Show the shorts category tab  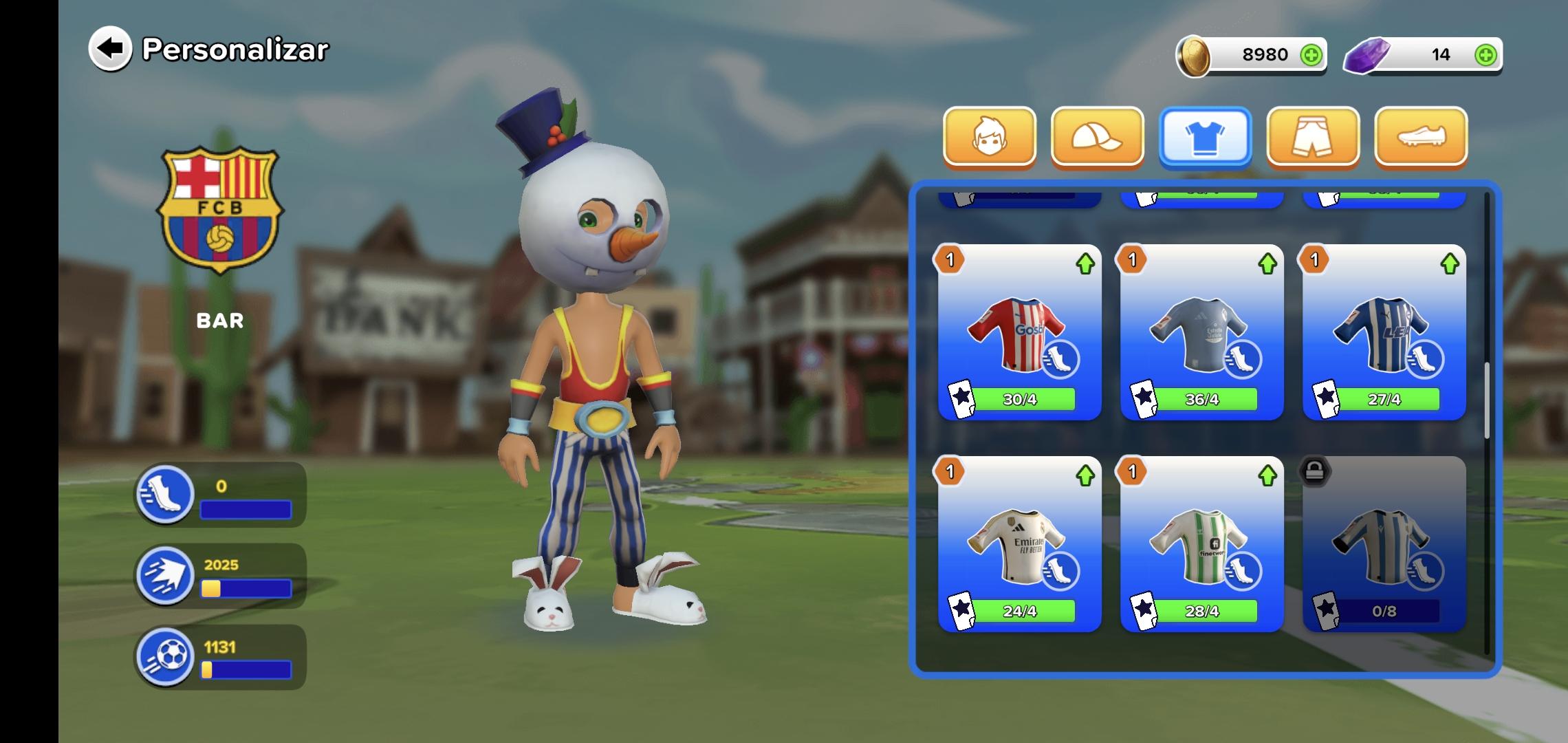click(1313, 137)
